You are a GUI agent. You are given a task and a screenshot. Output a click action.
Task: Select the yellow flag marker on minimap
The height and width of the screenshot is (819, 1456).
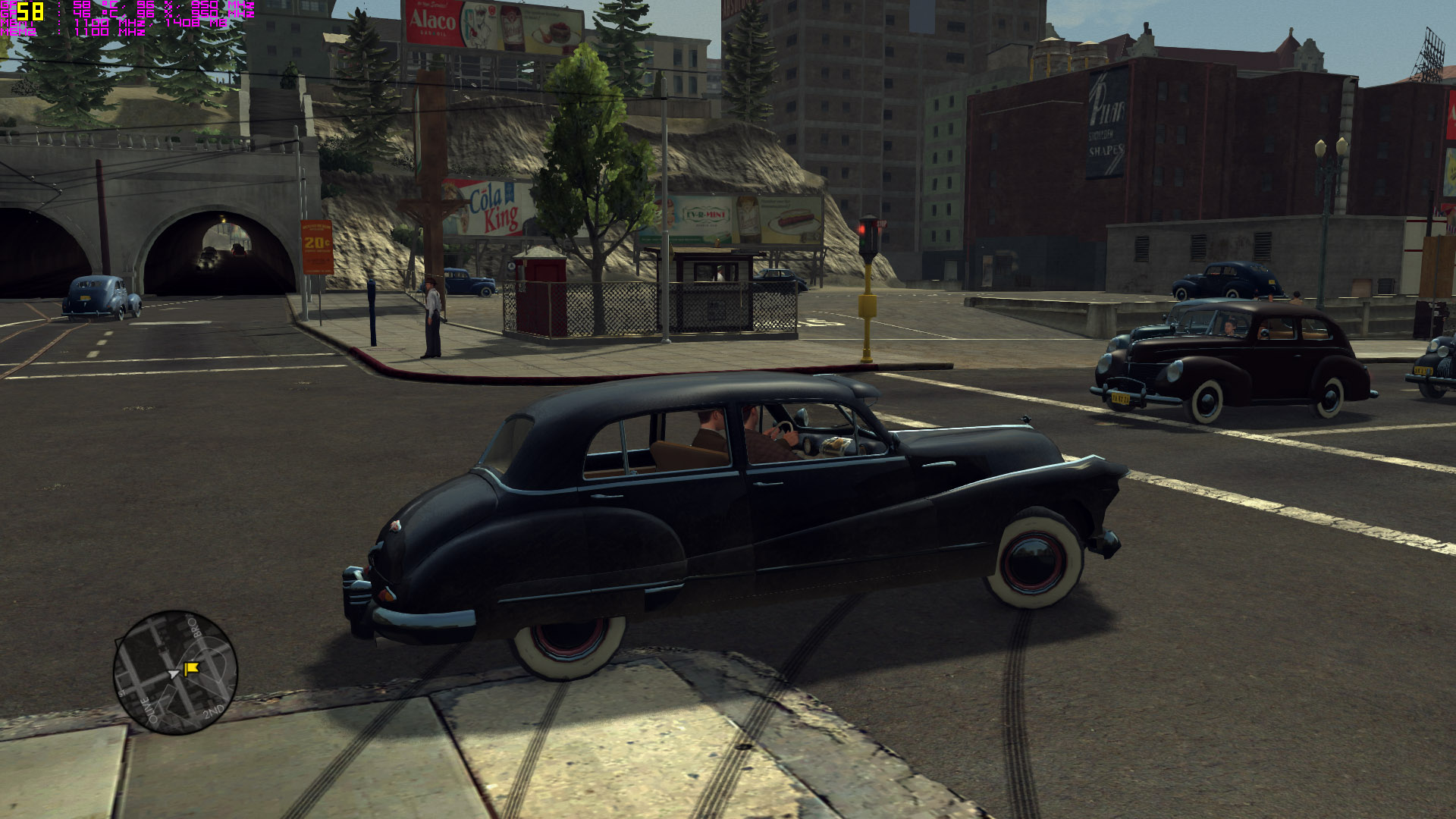[x=191, y=668]
